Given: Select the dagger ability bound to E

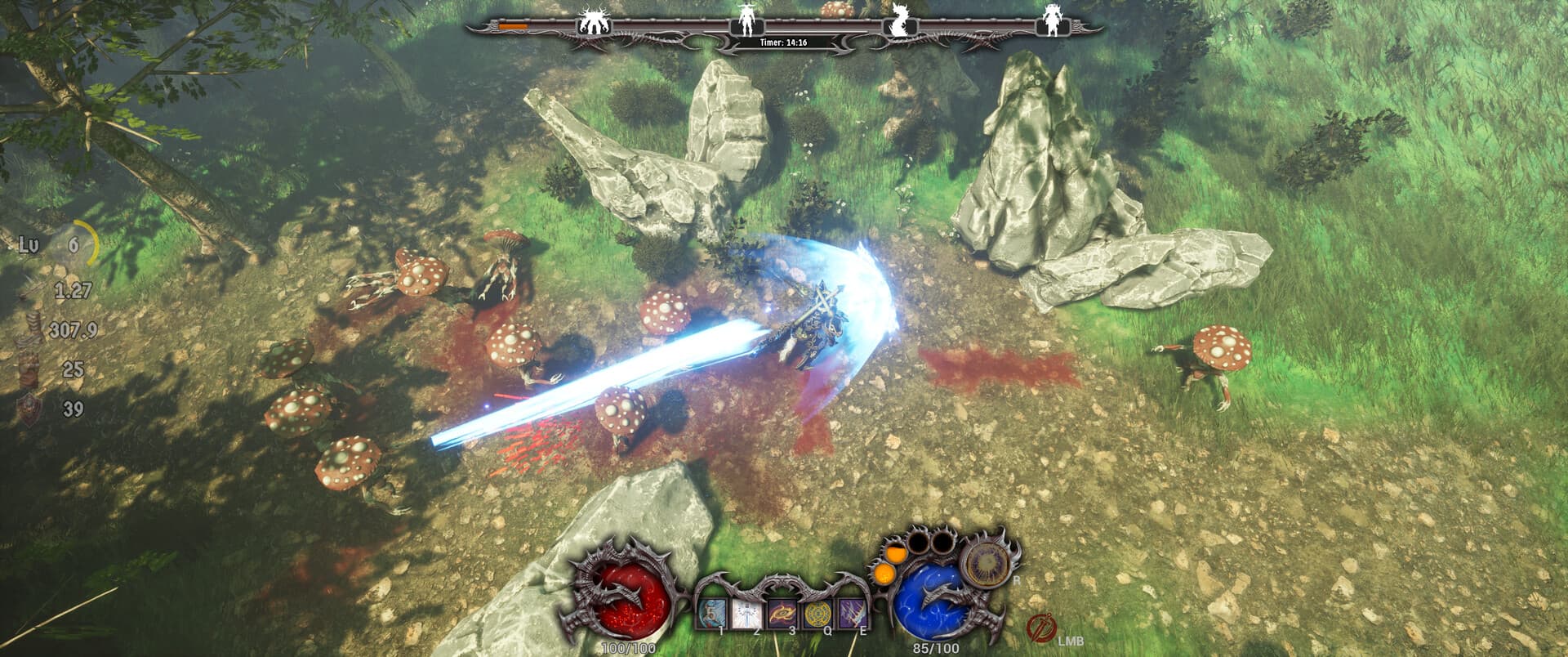Looking at the screenshot, I should coord(853,613).
